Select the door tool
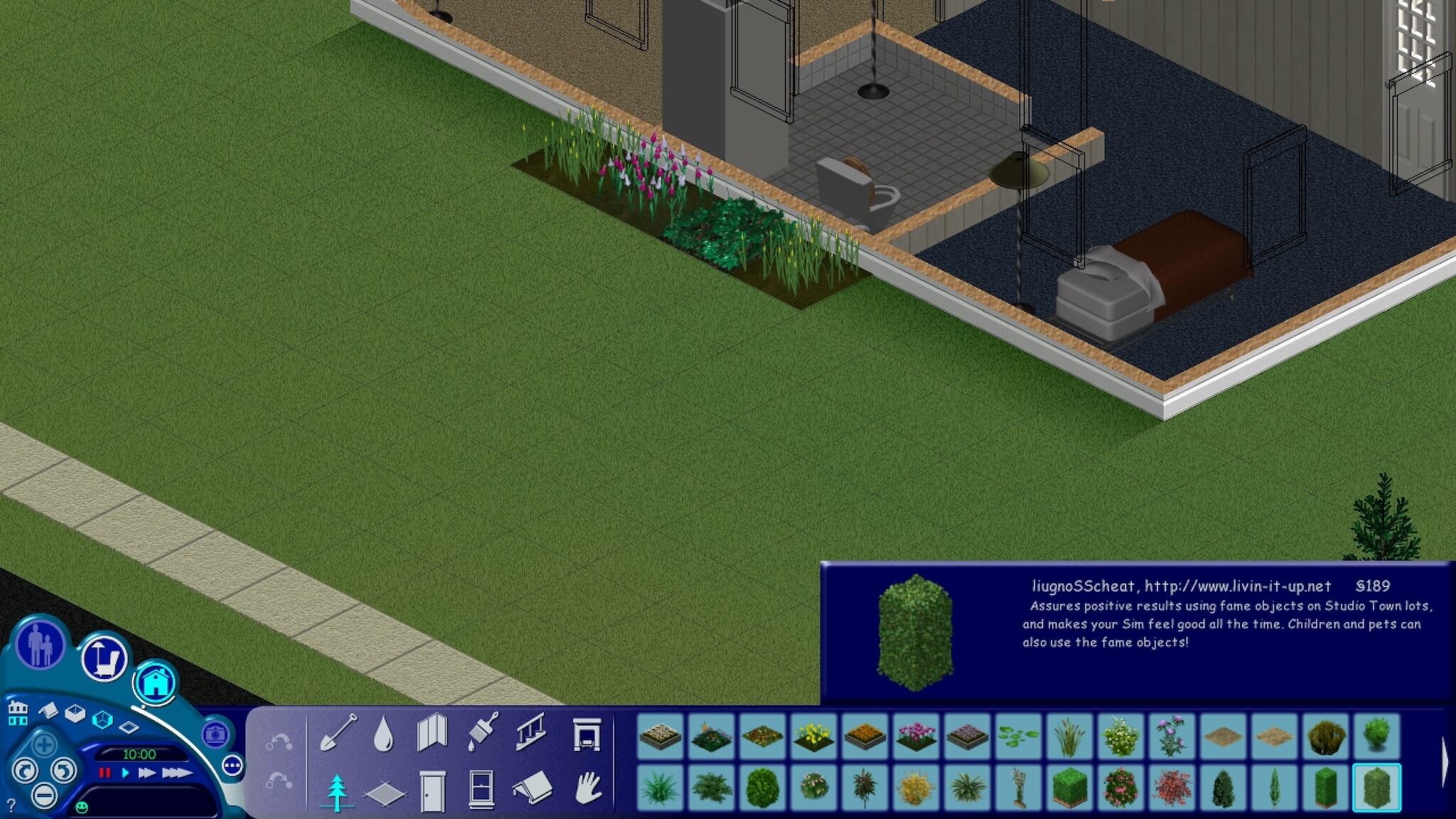 tap(432, 791)
